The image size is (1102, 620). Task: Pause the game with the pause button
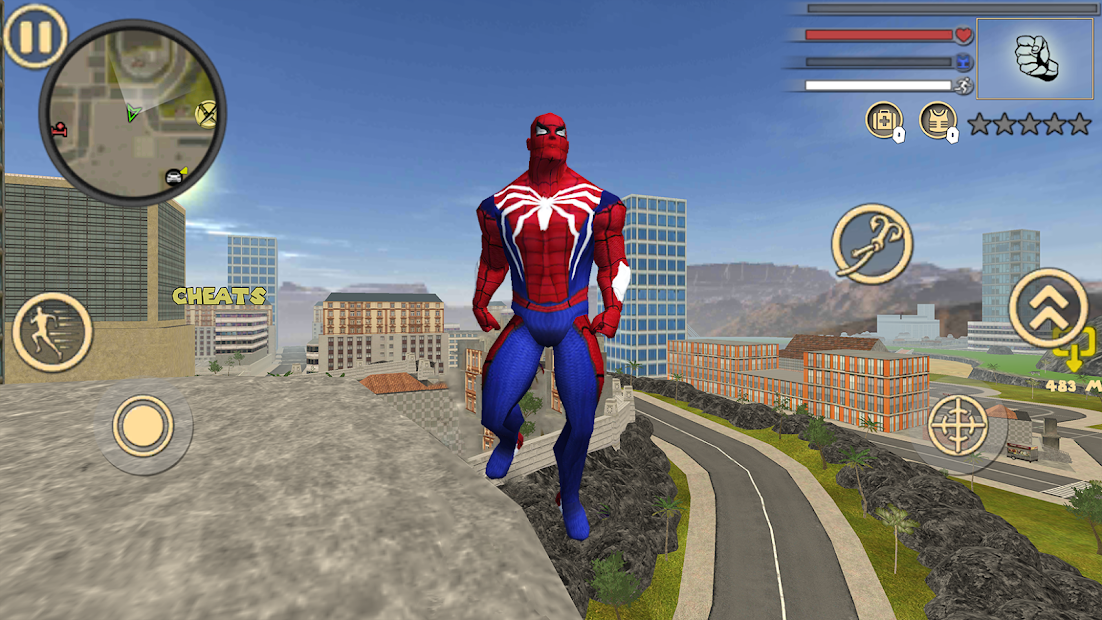(35, 37)
